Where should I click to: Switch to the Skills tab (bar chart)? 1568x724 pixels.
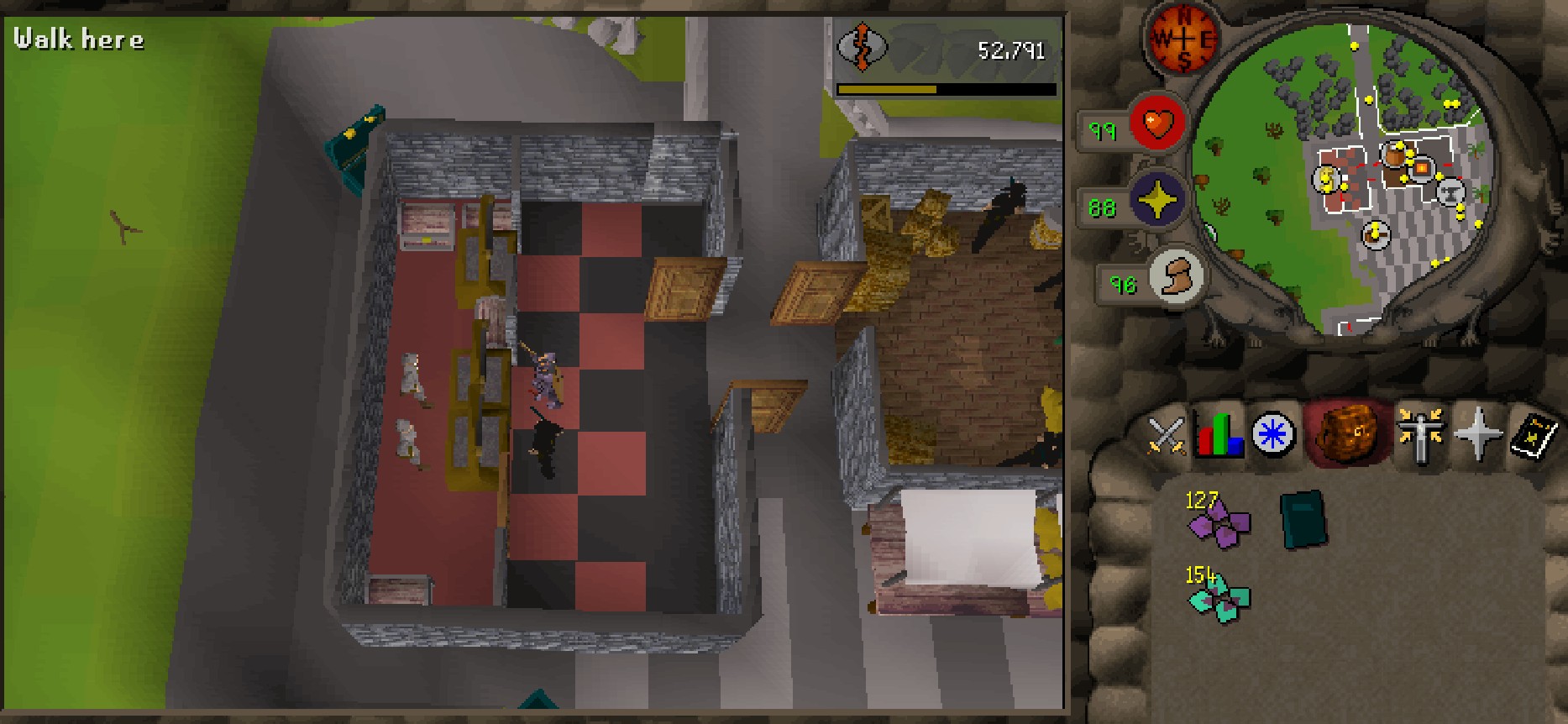(x=1219, y=435)
